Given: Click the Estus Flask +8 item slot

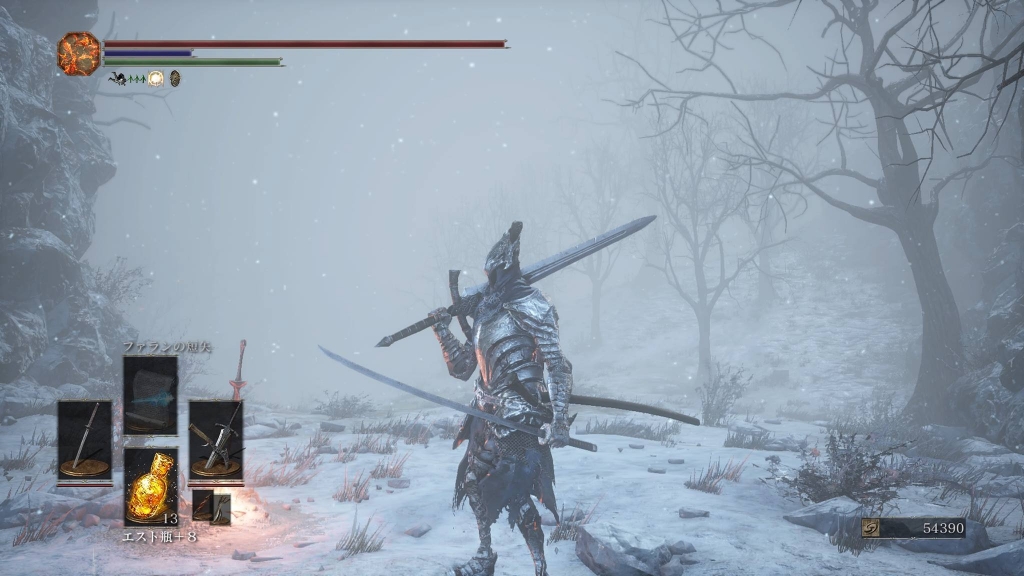Looking at the screenshot, I should 151,486.
